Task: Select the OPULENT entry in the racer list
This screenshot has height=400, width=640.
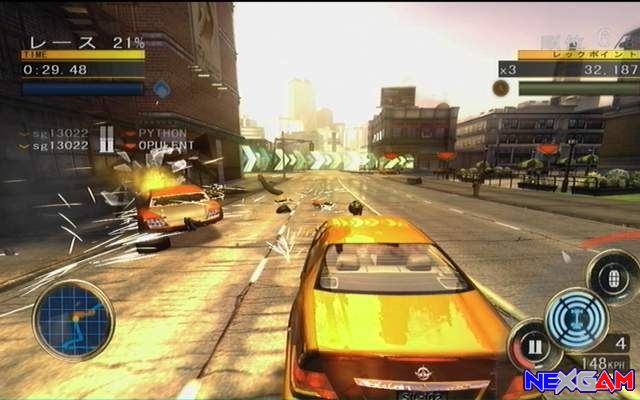Action: [166, 145]
